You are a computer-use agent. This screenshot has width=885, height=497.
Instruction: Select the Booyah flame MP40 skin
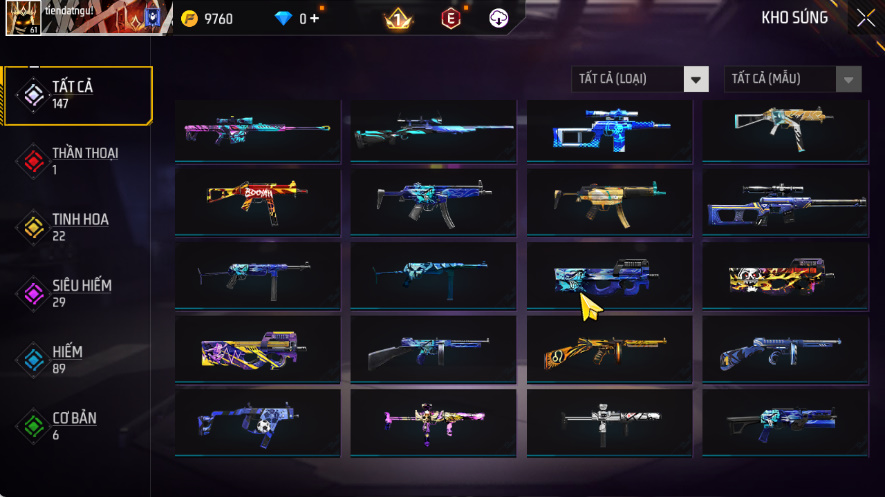259,201
